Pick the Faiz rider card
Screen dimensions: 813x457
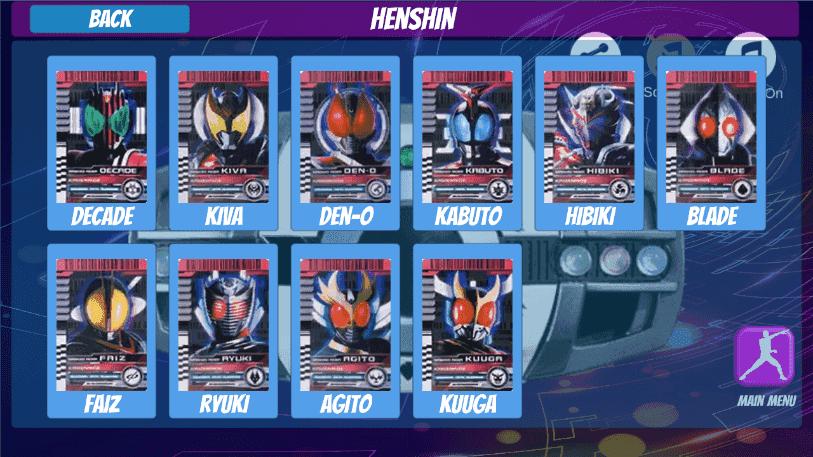coord(101,328)
